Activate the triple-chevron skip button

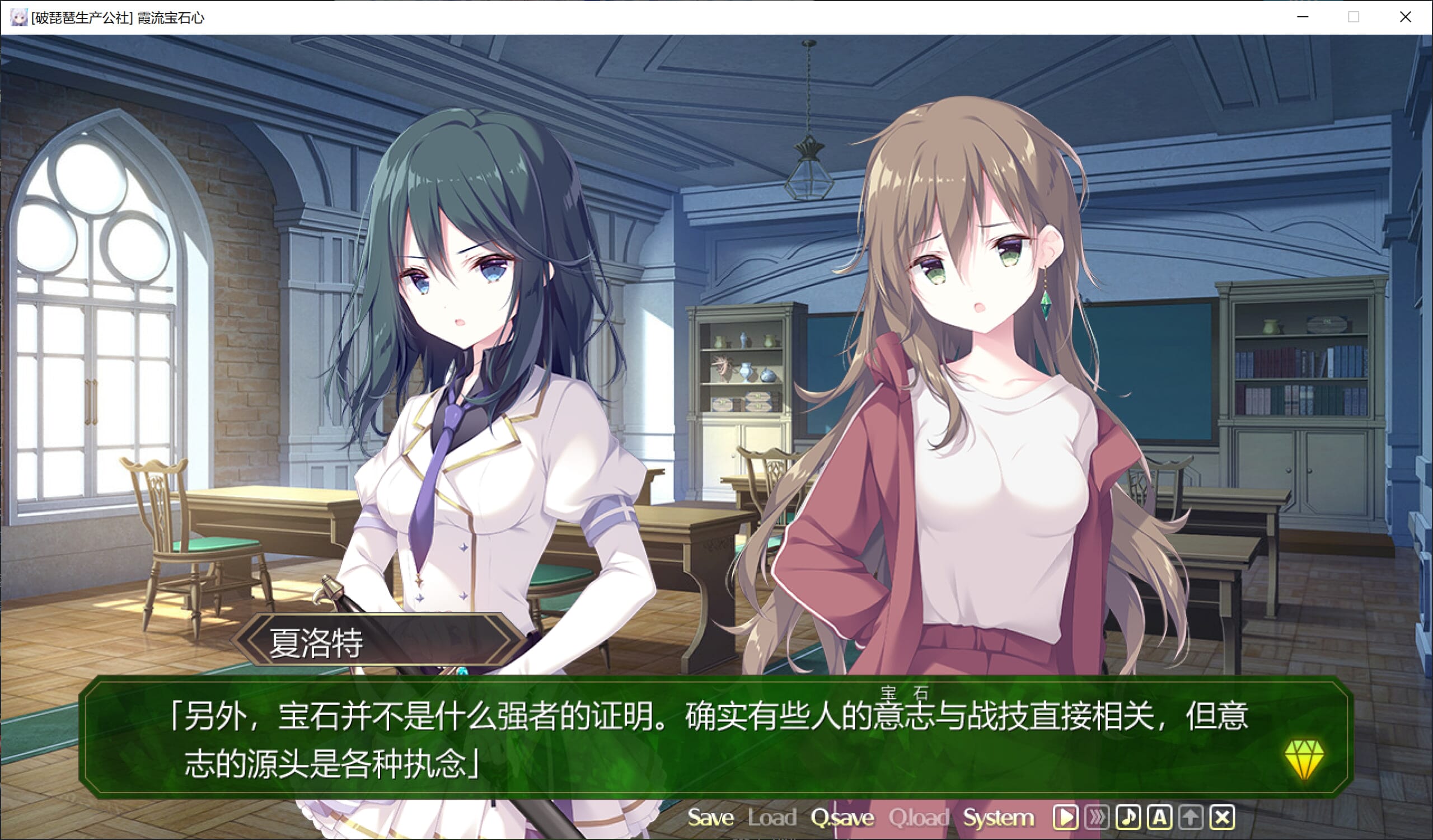1097,818
